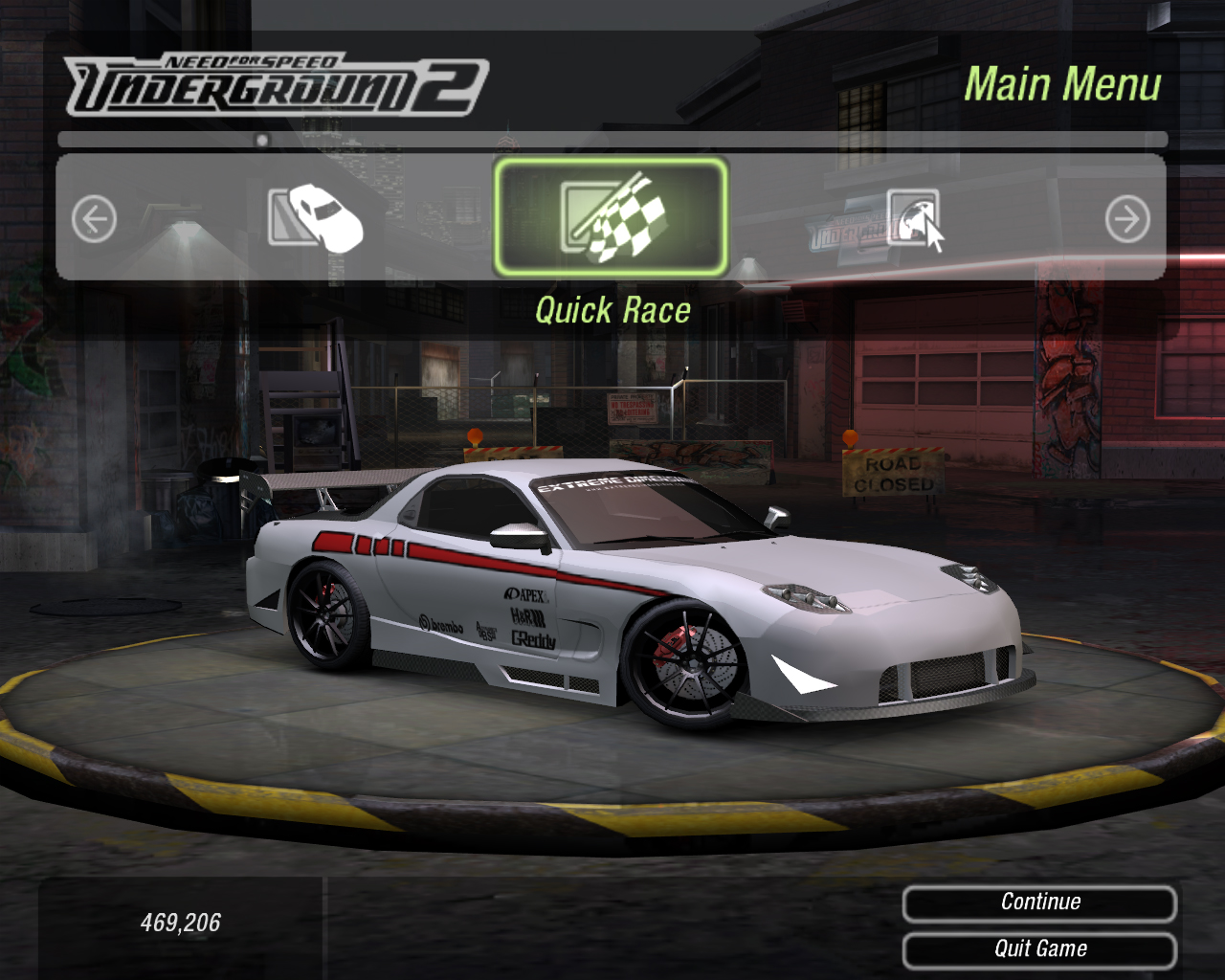Open the online play icon with cursor
Image resolution: width=1225 pixels, height=980 pixels.
pyautogui.click(x=914, y=219)
